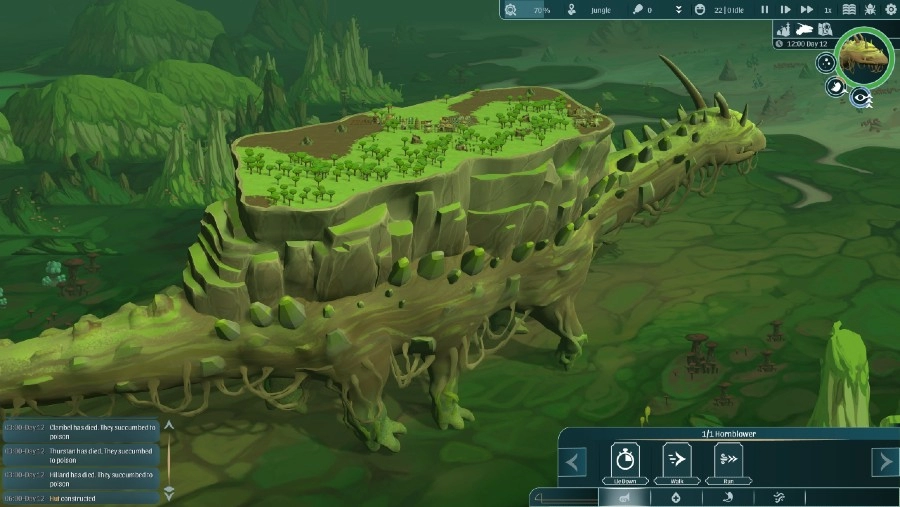Order the creature to Run
Screen dimensions: 900x507
click(x=728, y=462)
